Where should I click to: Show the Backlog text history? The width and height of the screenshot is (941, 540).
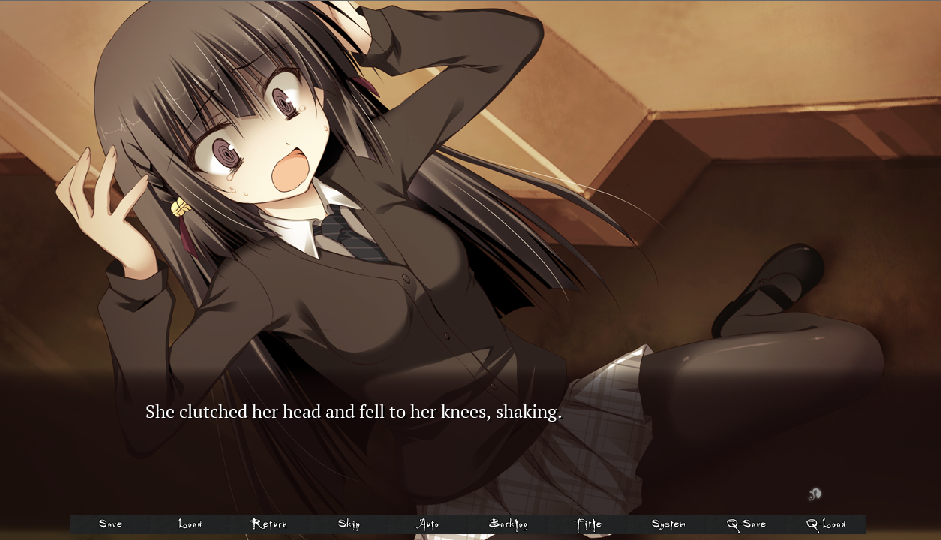pyautogui.click(x=508, y=524)
